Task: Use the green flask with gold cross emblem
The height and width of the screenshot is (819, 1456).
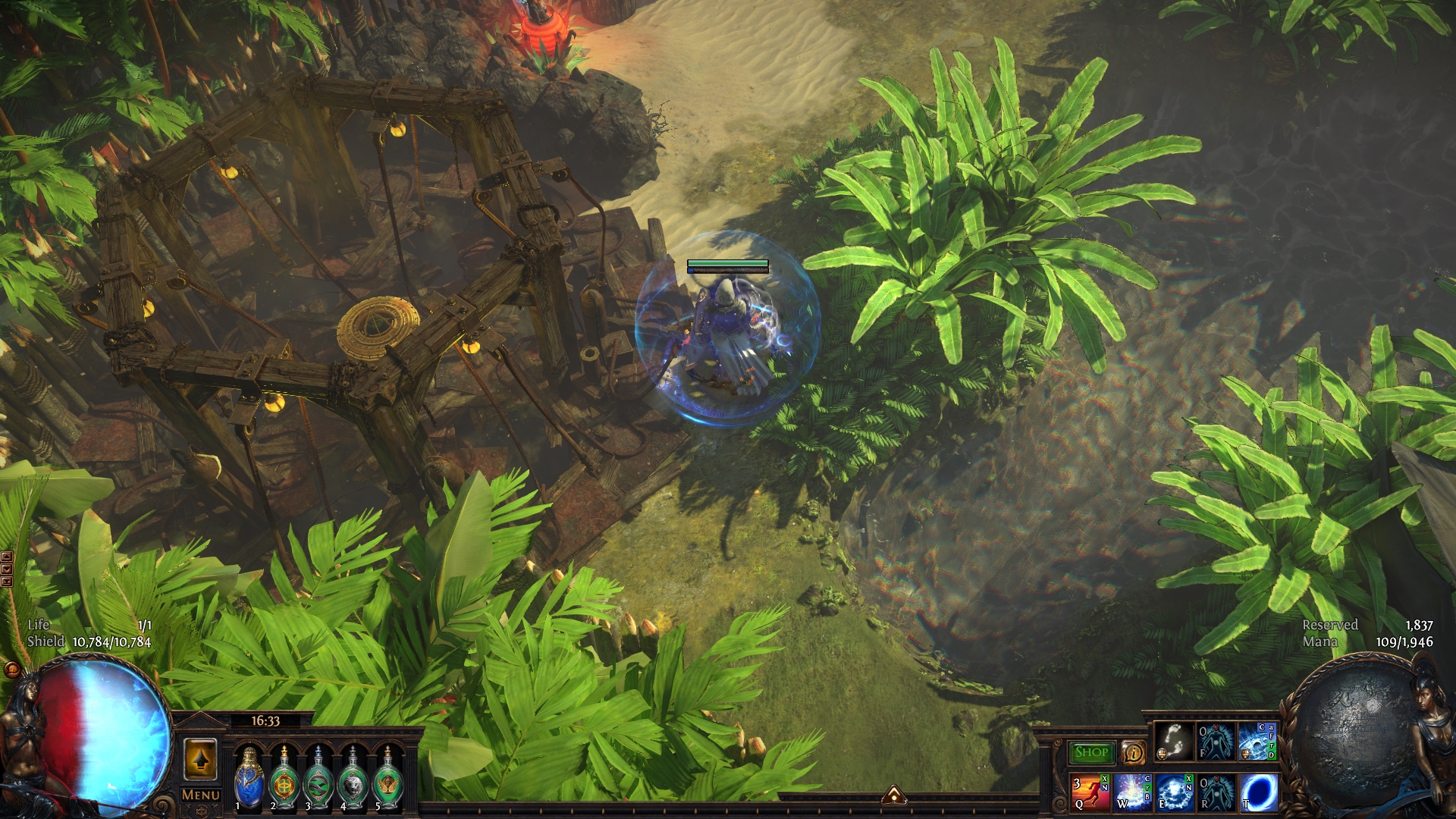Action: point(284,779)
